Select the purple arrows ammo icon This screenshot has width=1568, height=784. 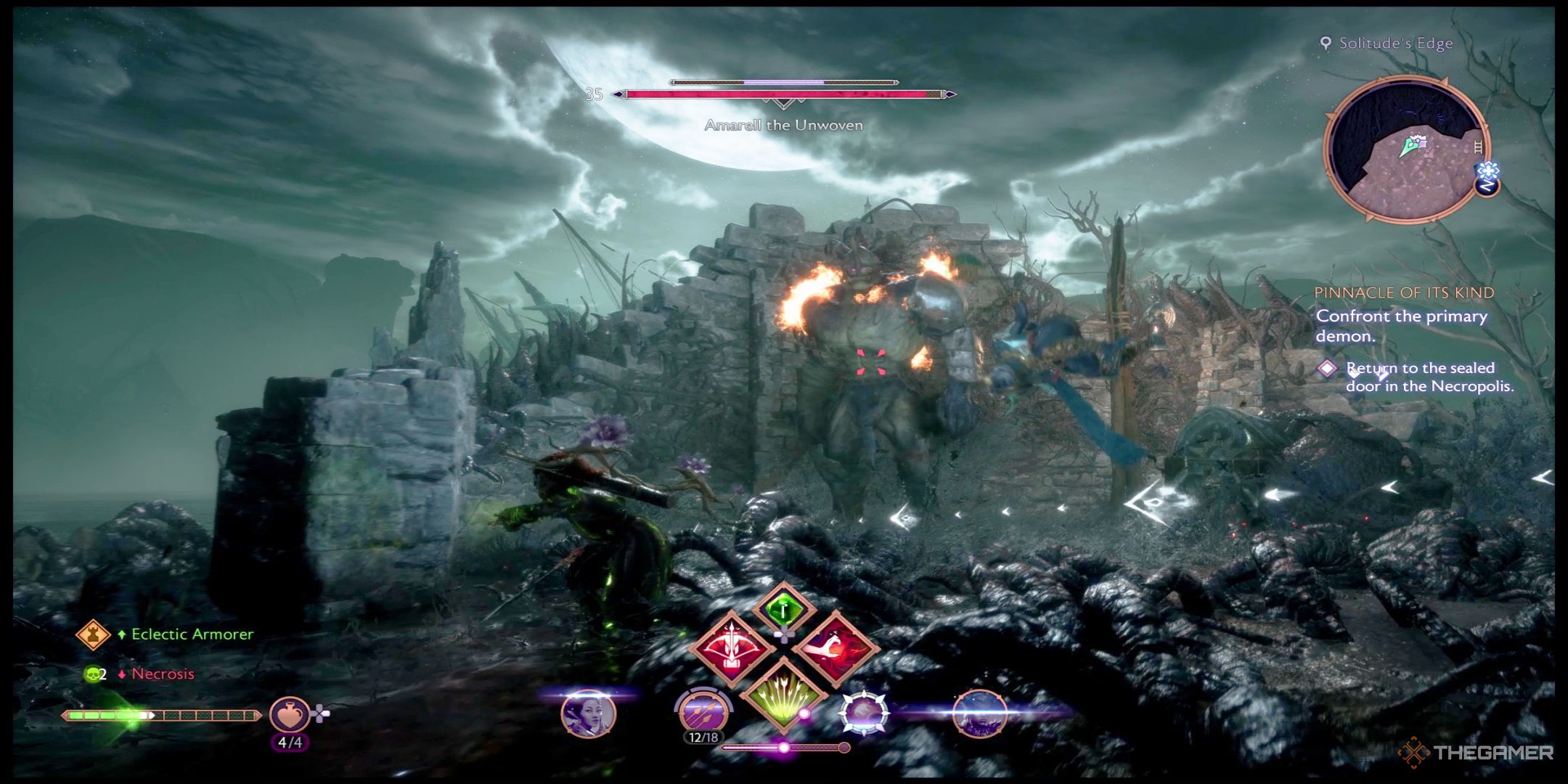pyautogui.click(x=703, y=711)
